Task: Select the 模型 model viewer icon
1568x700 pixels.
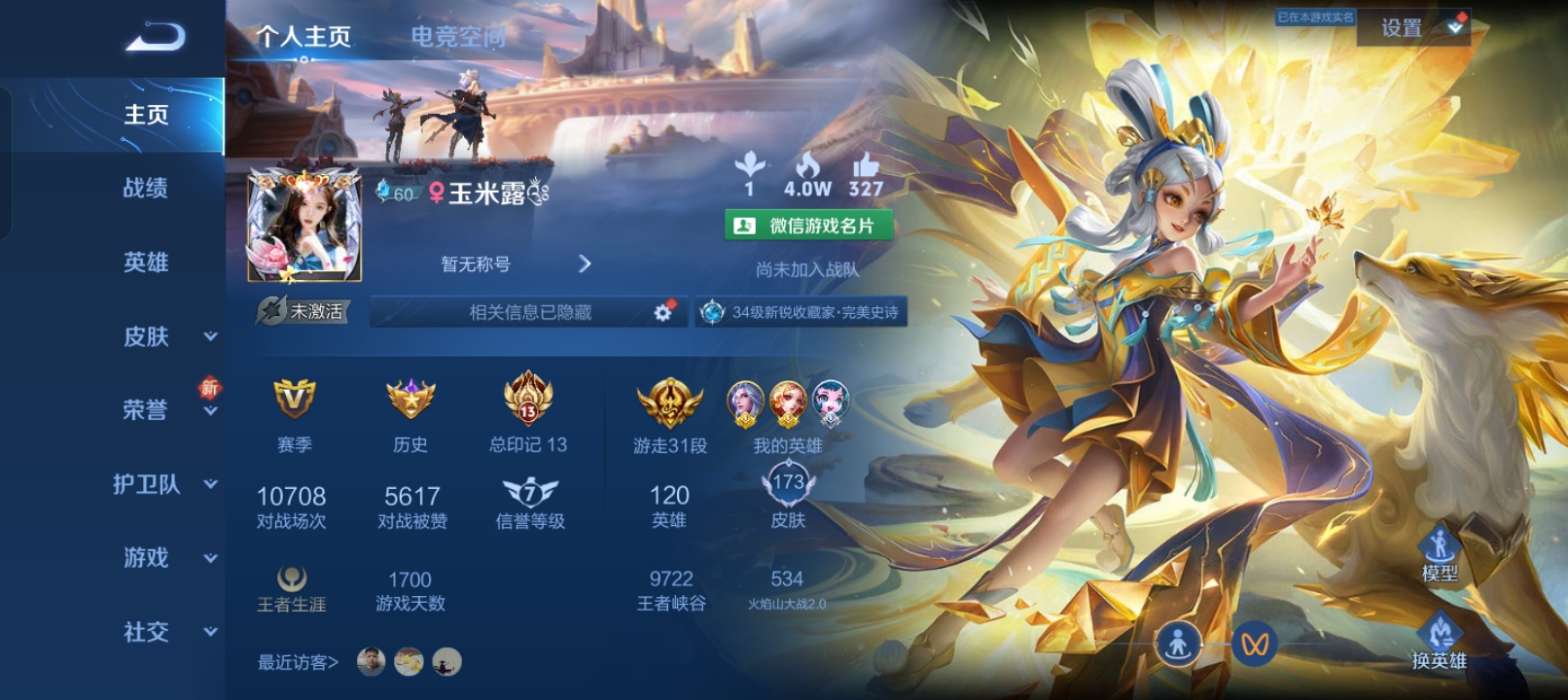Action: tap(1442, 544)
